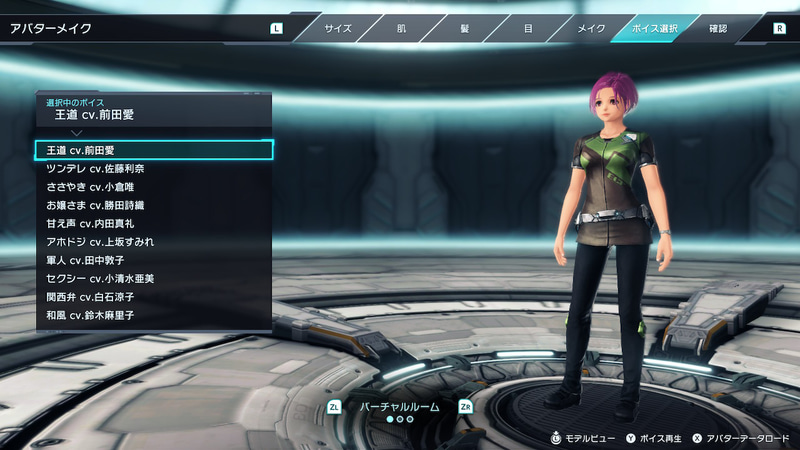Go to the 目 eyes tab
This screenshot has width=800, height=450.
coord(528,28)
